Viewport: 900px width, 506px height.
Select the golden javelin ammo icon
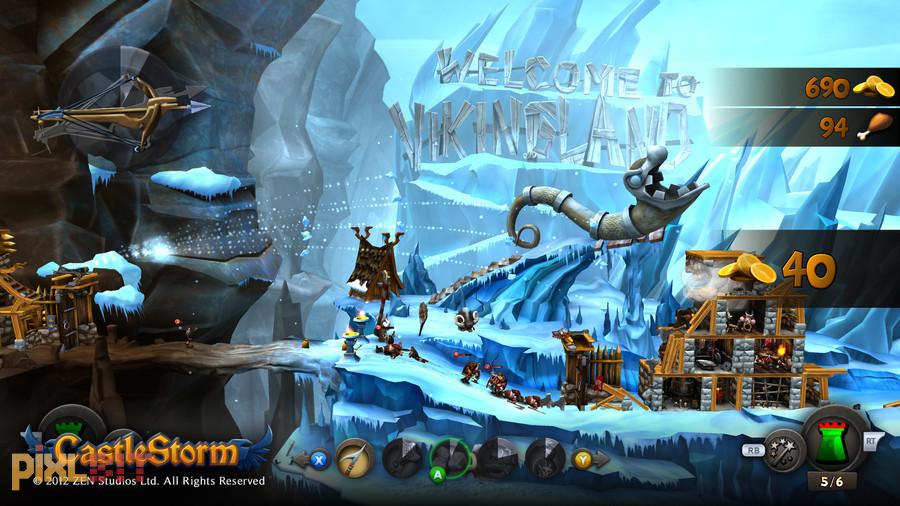coord(354,457)
